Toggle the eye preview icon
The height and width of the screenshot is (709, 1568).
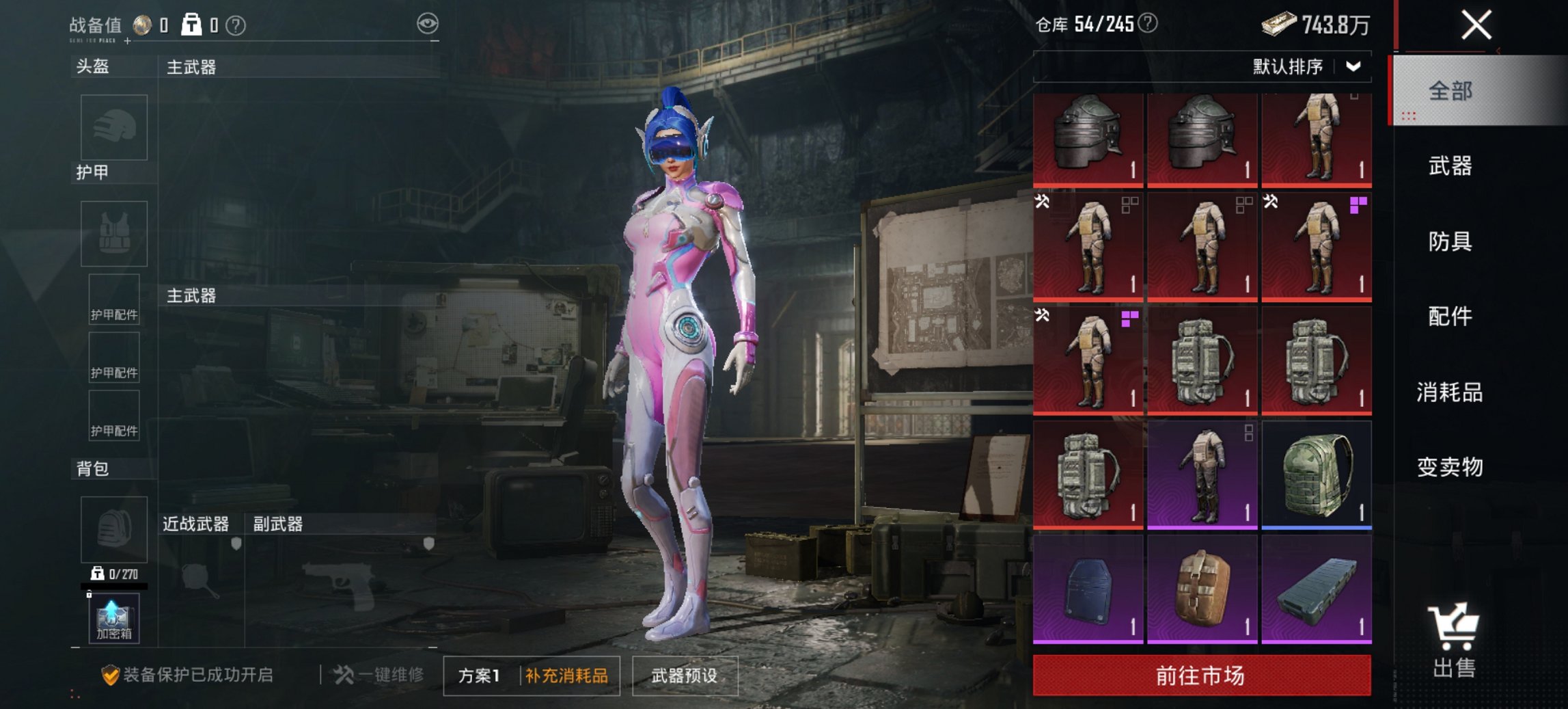428,23
